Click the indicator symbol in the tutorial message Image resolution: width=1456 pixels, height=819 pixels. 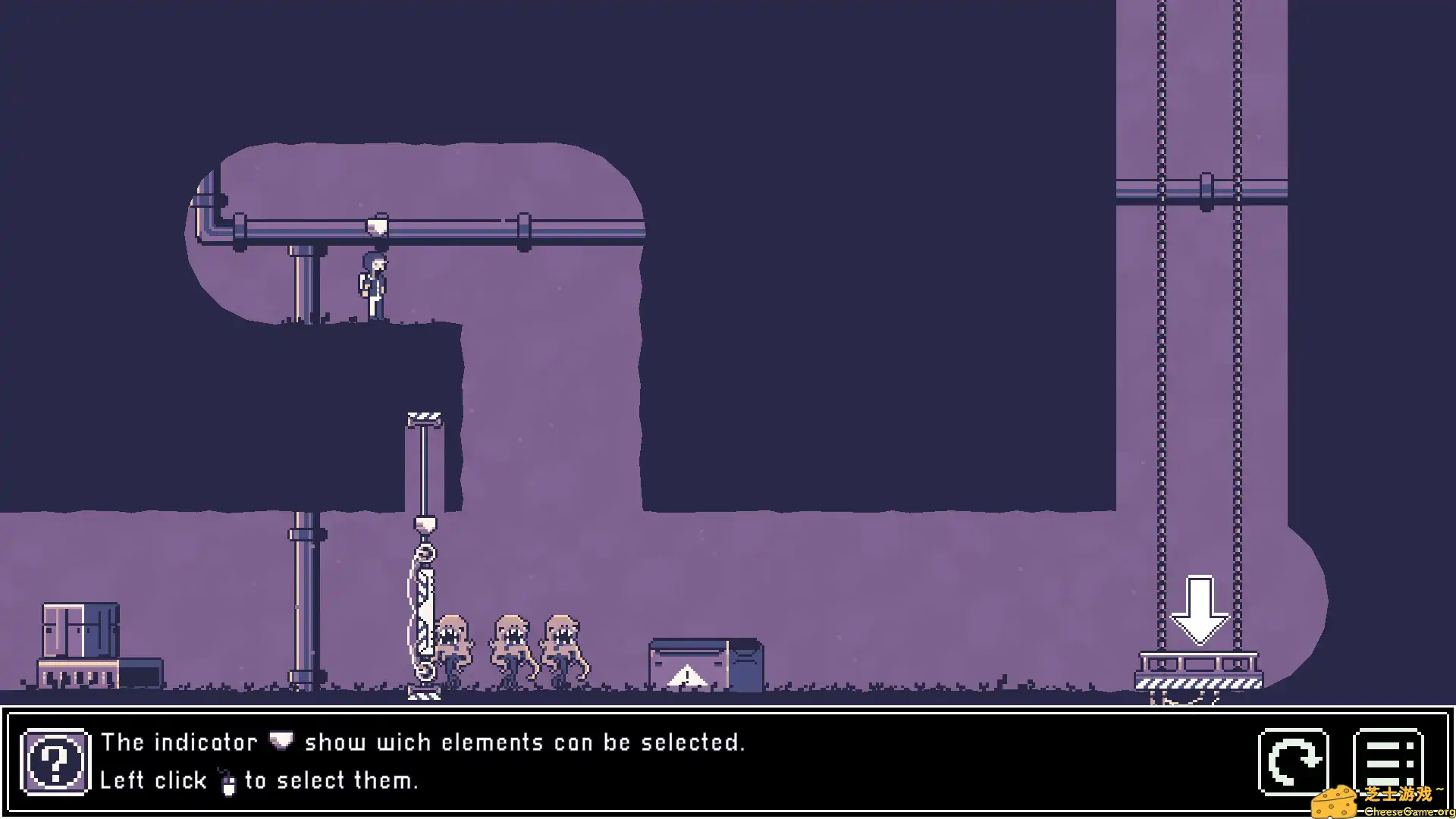click(279, 741)
